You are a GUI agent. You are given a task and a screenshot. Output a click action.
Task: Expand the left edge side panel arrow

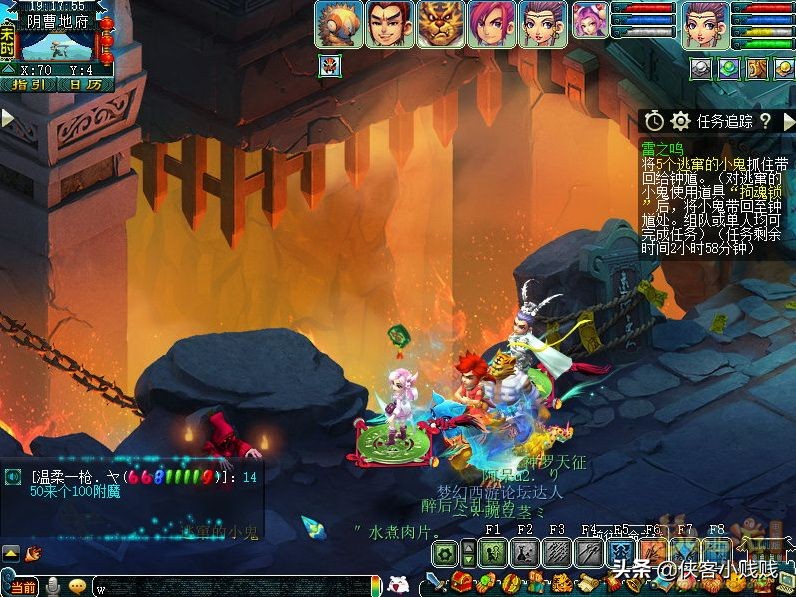pos(7,118)
